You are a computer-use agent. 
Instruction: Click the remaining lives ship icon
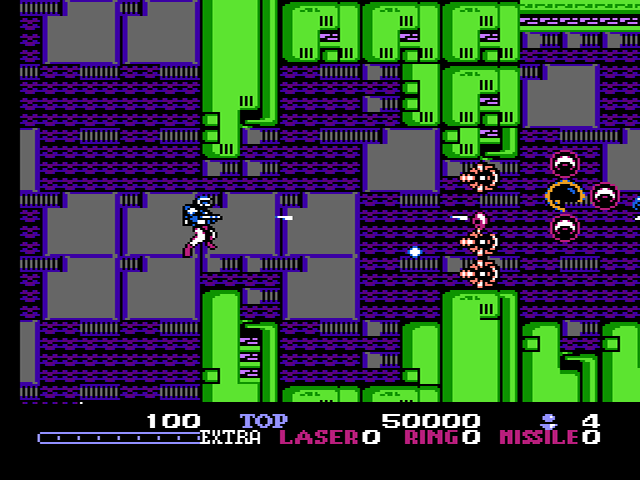point(549,420)
